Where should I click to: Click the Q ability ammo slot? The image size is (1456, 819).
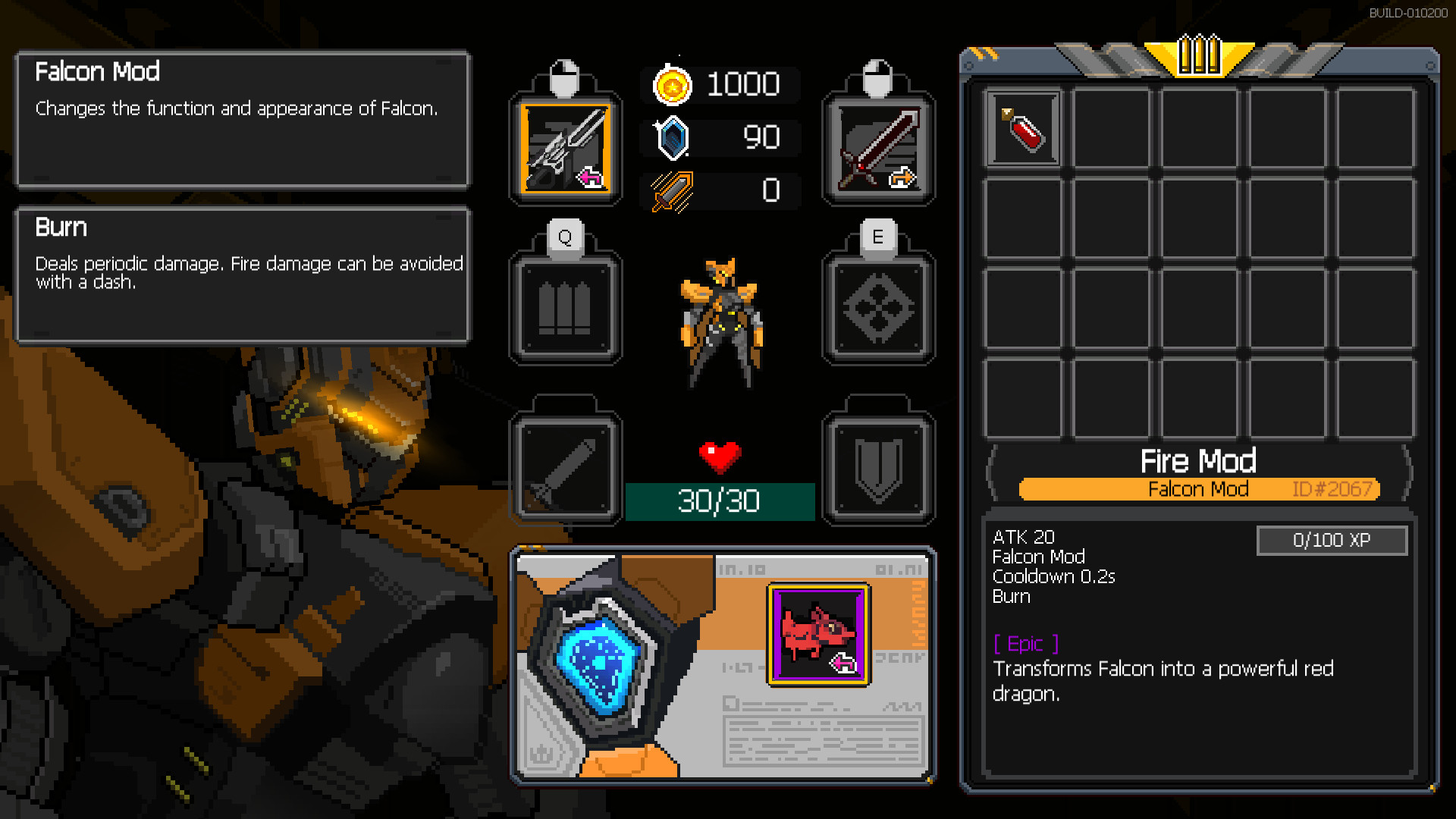click(x=565, y=305)
